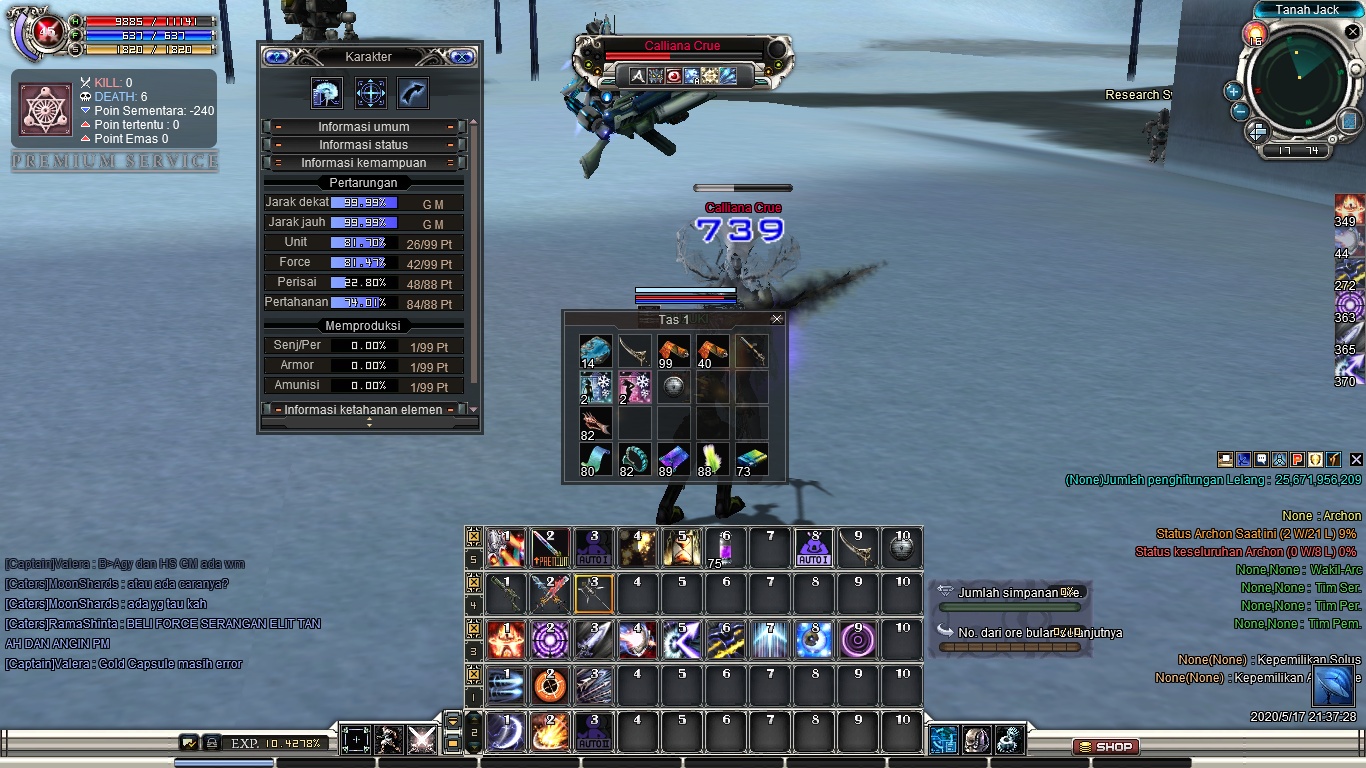Select the skill in slot 1 of top hotbar
This screenshot has width=1366, height=768.
503,546
